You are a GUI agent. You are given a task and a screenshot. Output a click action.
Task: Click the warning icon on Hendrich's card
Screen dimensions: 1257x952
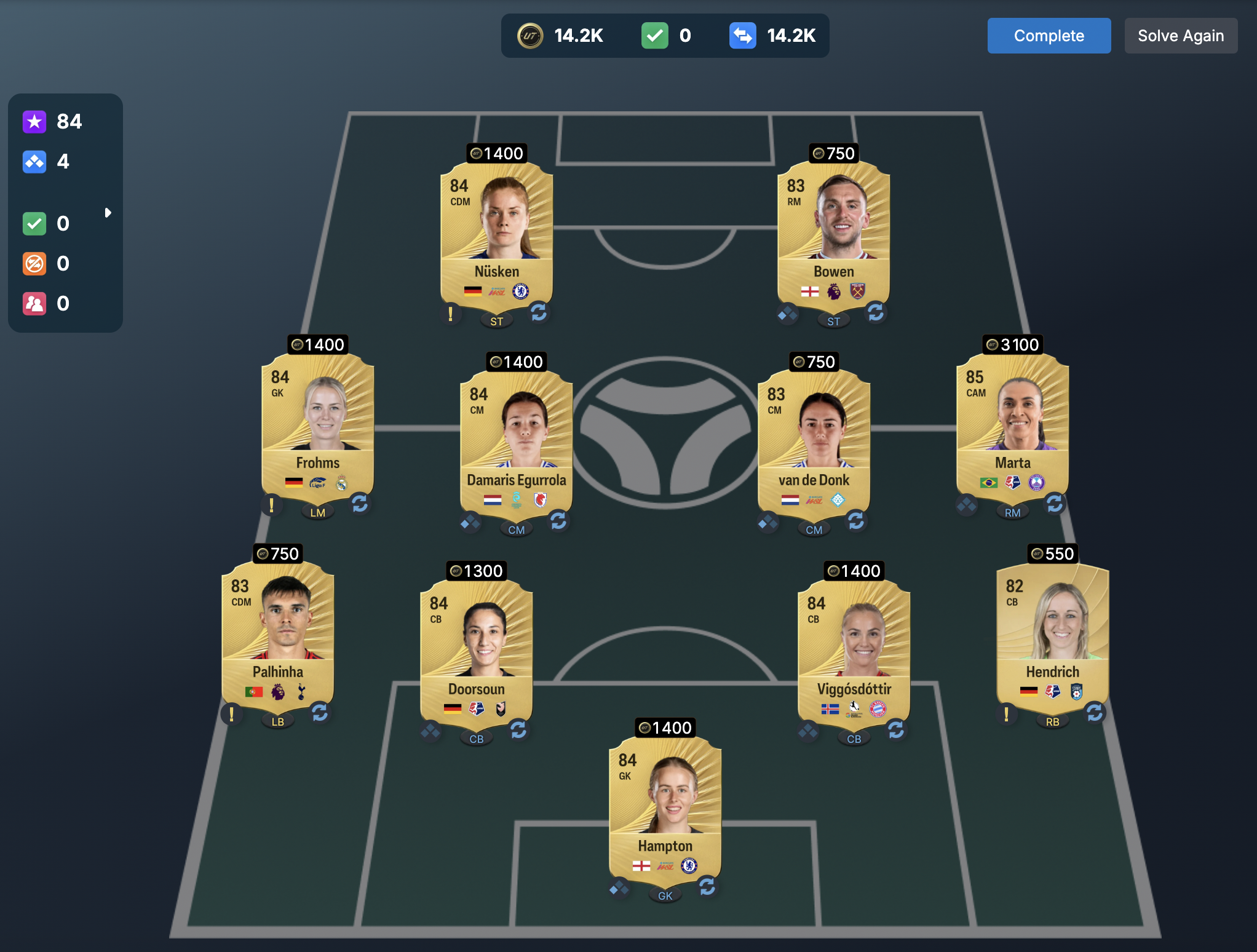[x=1006, y=714]
